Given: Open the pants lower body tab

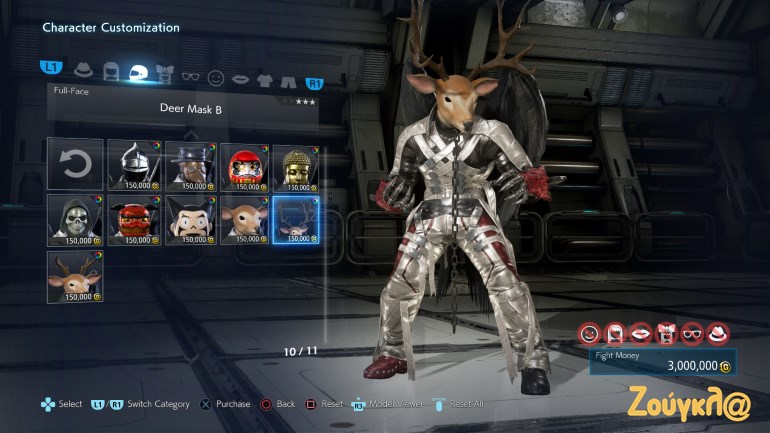Looking at the screenshot, I should coord(288,71).
